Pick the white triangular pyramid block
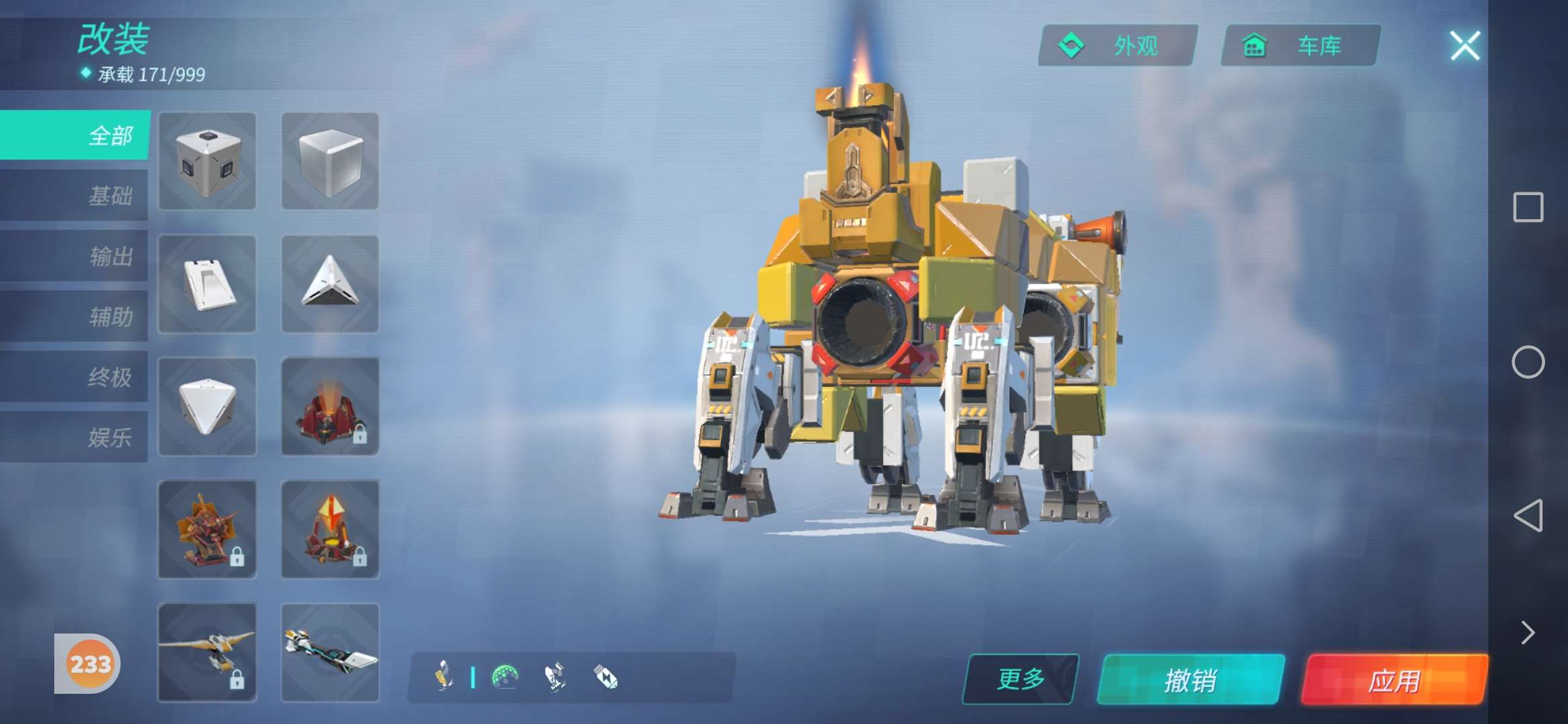 click(x=330, y=284)
